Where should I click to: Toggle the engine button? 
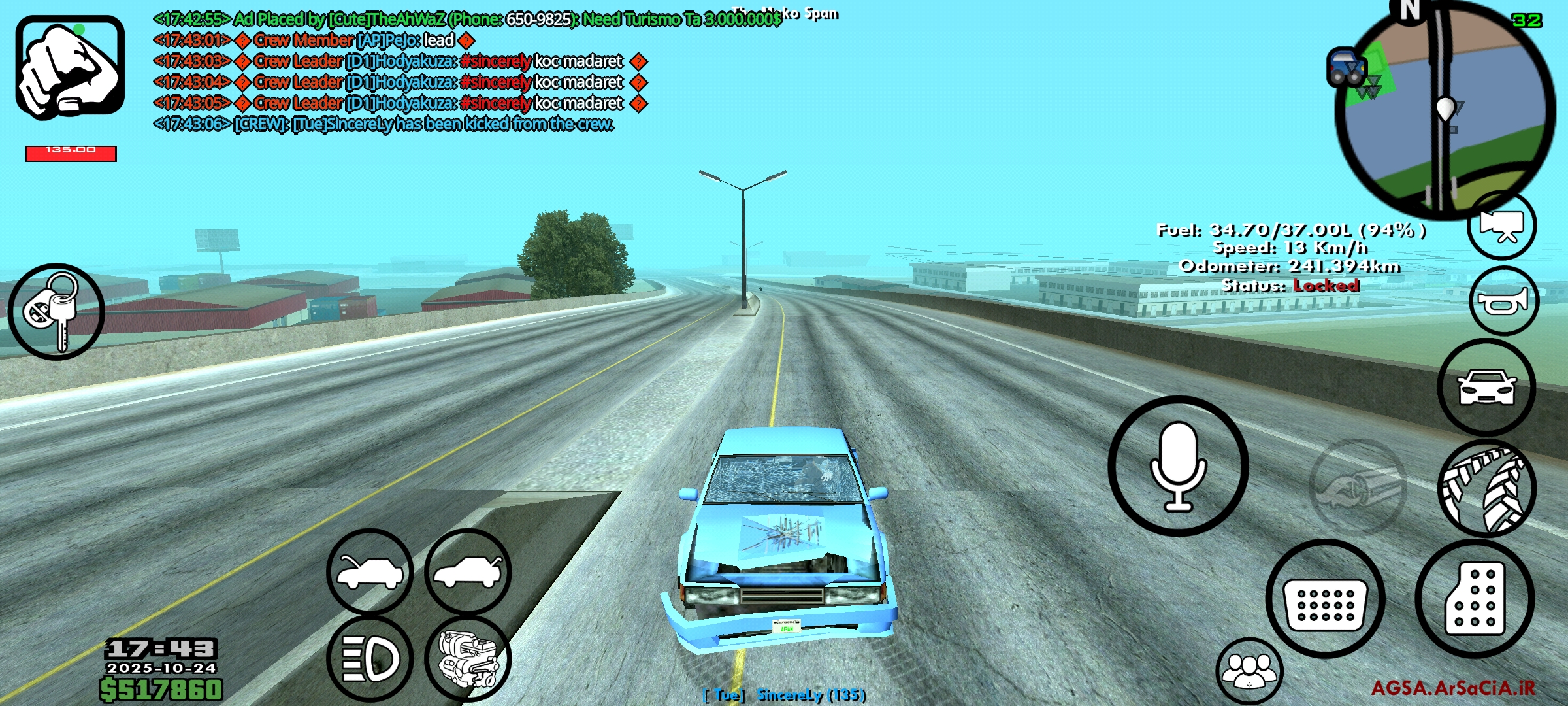468,658
